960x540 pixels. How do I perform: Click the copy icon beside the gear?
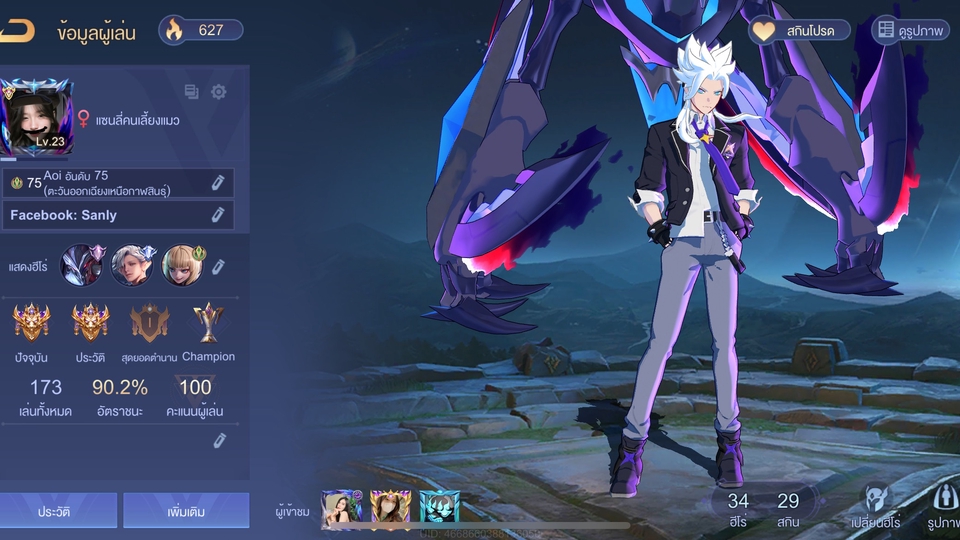click(x=192, y=92)
